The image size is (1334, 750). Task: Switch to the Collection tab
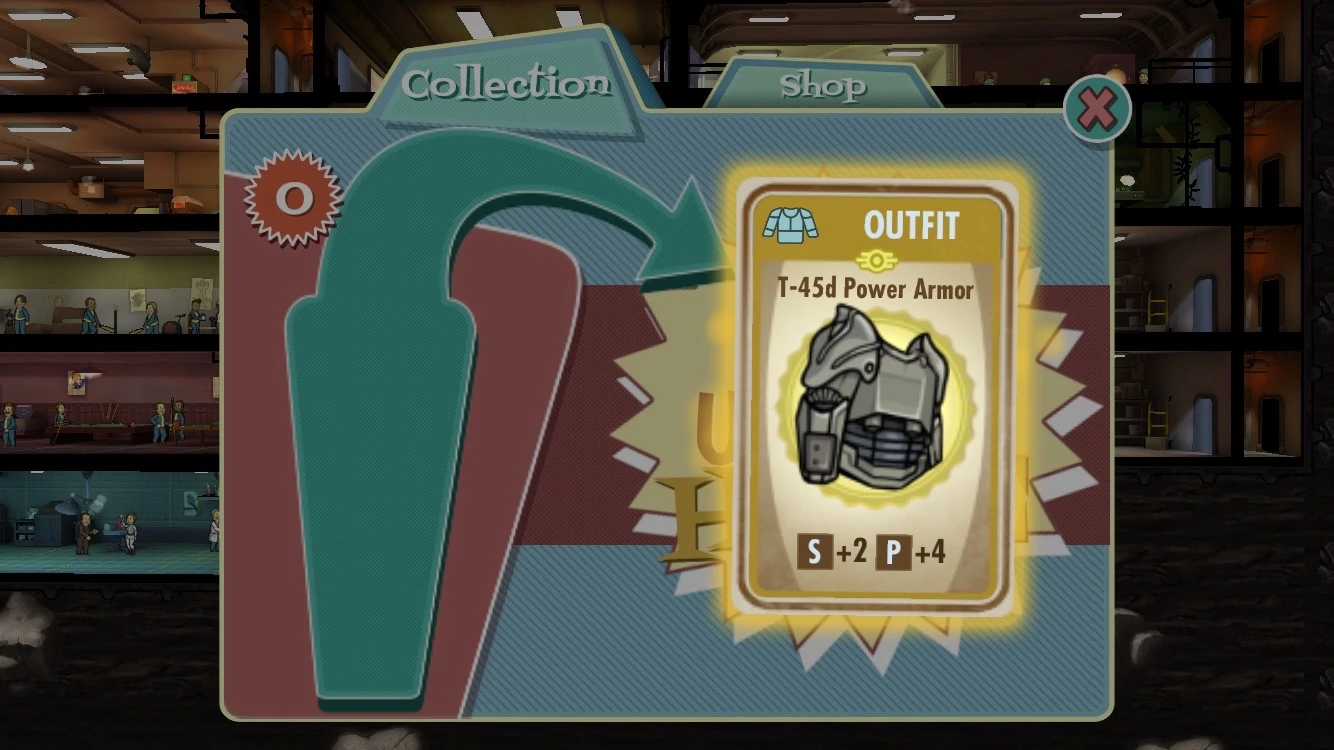point(505,85)
